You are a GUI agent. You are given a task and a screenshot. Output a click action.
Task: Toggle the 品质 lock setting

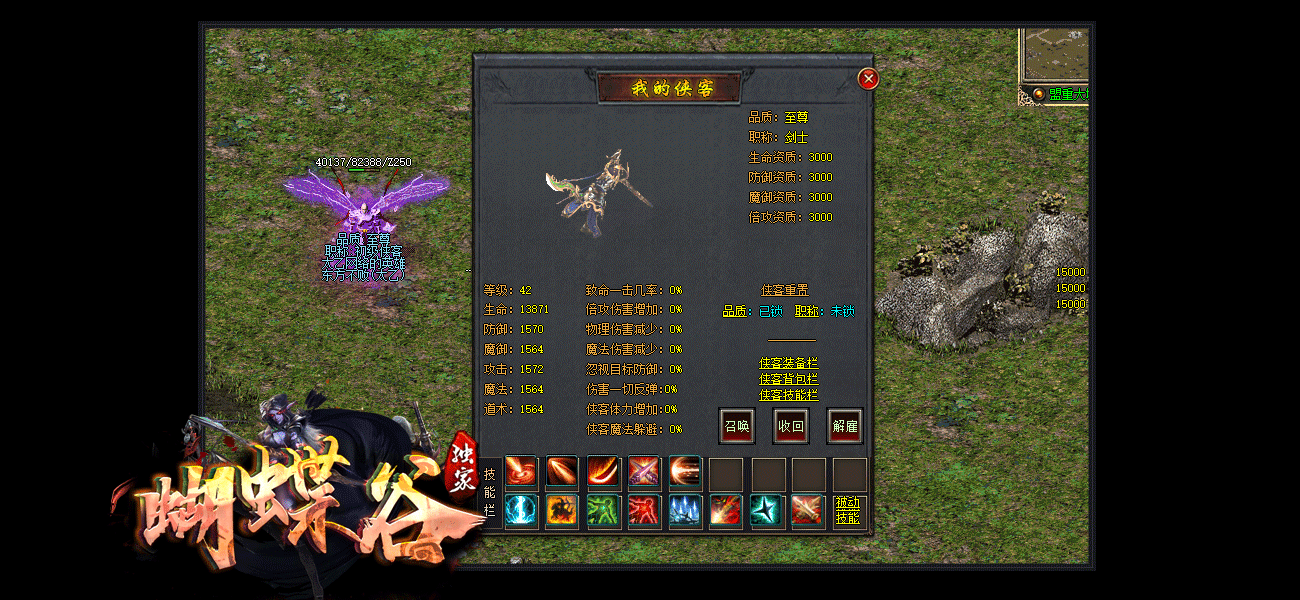tap(770, 312)
